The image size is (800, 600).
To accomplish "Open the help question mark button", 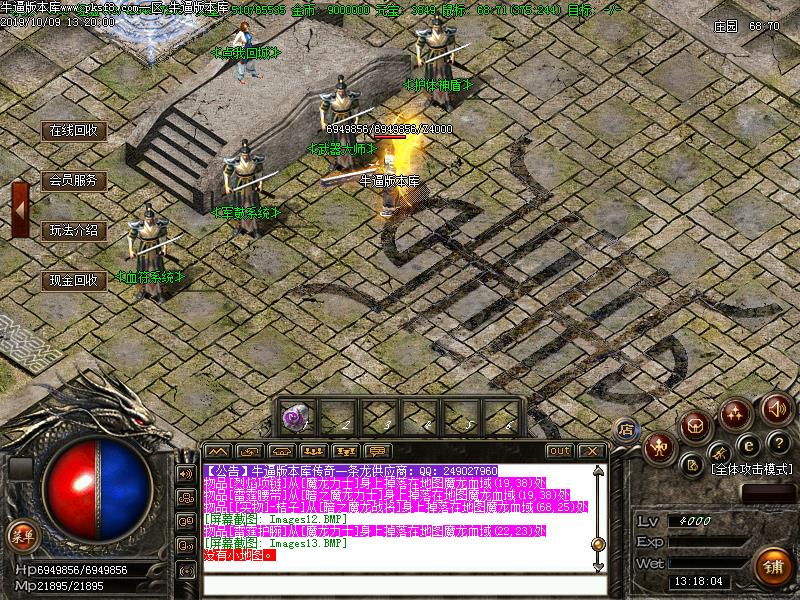I will tap(779, 442).
